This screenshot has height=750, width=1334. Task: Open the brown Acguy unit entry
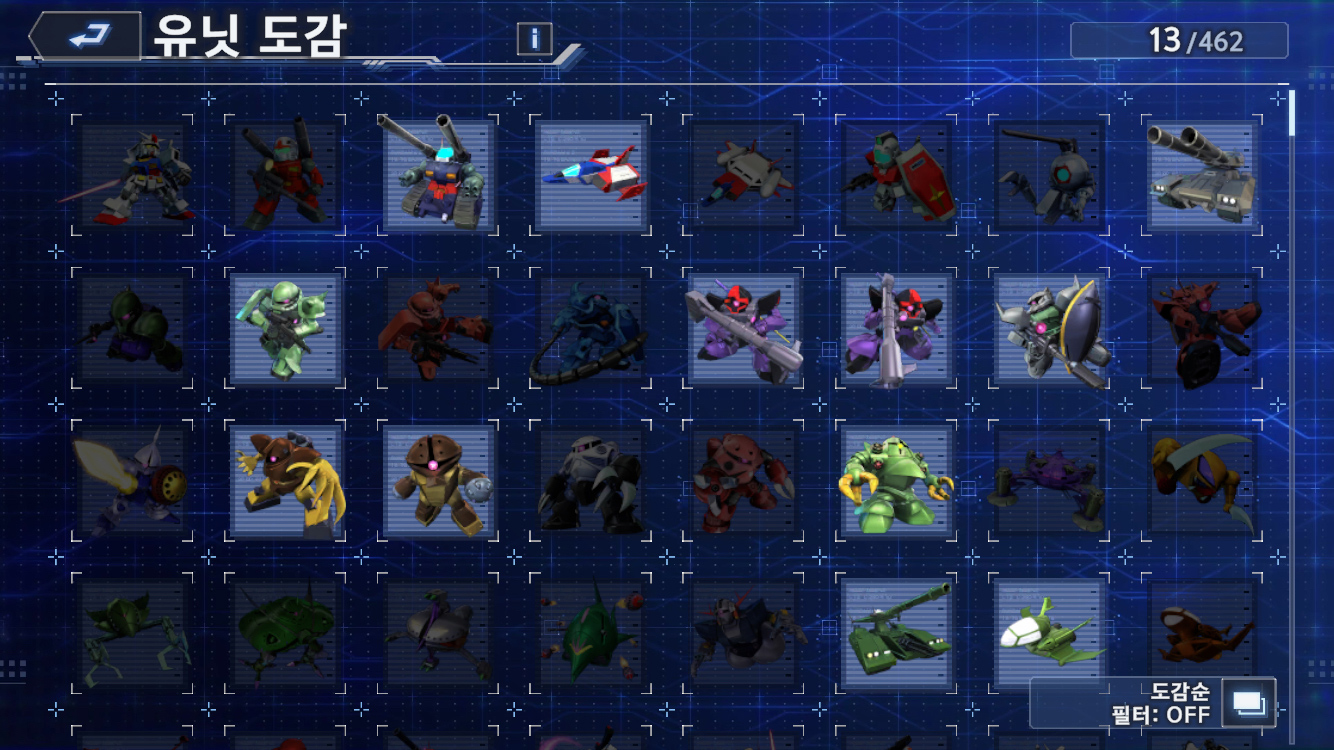click(286, 481)
